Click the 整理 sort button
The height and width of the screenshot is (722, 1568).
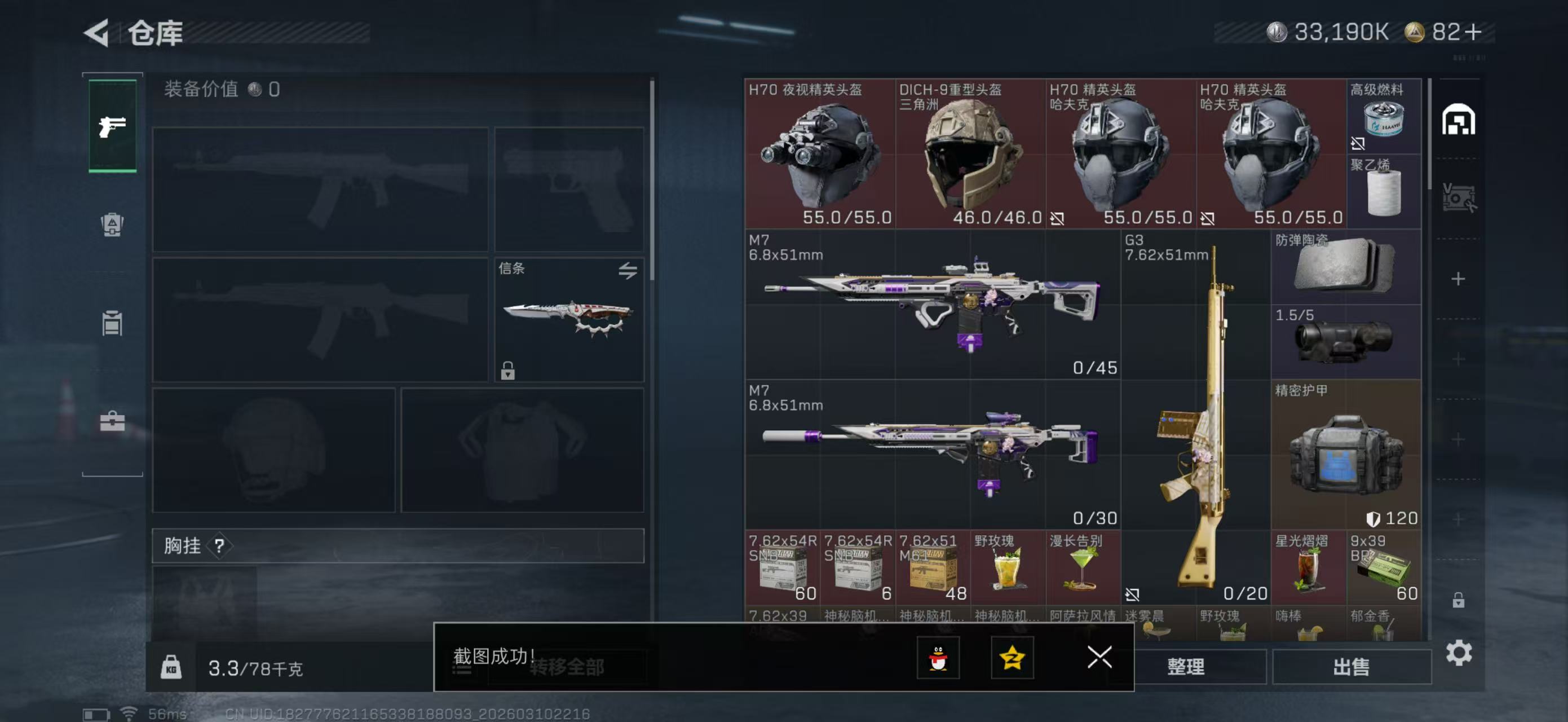click(x=1185, y=667)
